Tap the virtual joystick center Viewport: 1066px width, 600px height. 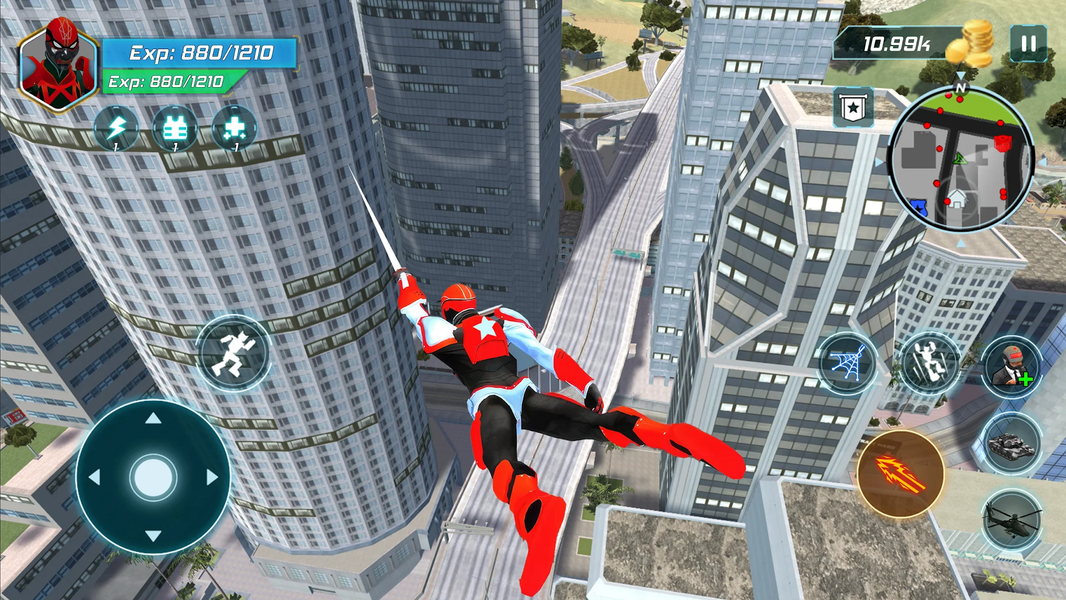[x=153, y=476]
